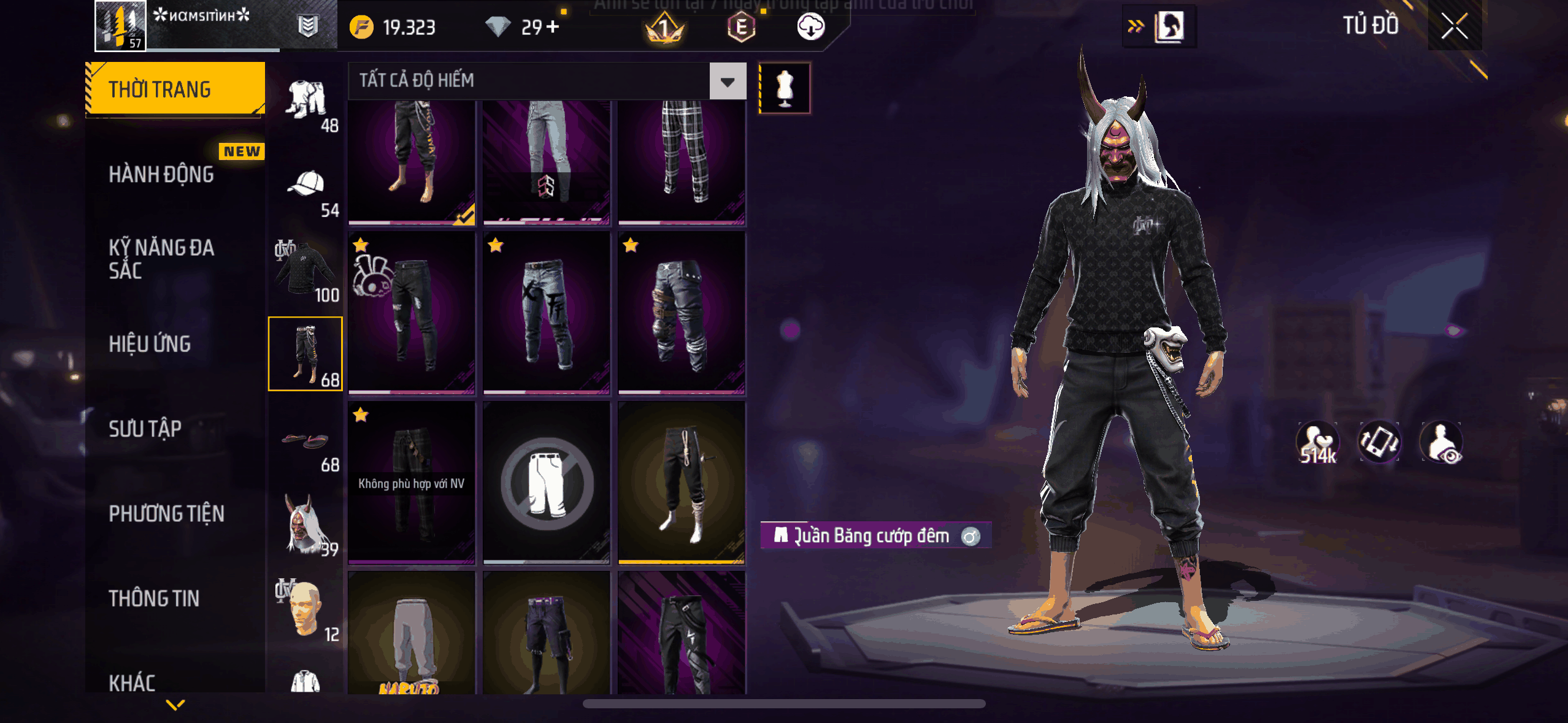Screen dimensions: 1568x723
Task: Pick the plaid checkered pants item
Action: (682, 161)
